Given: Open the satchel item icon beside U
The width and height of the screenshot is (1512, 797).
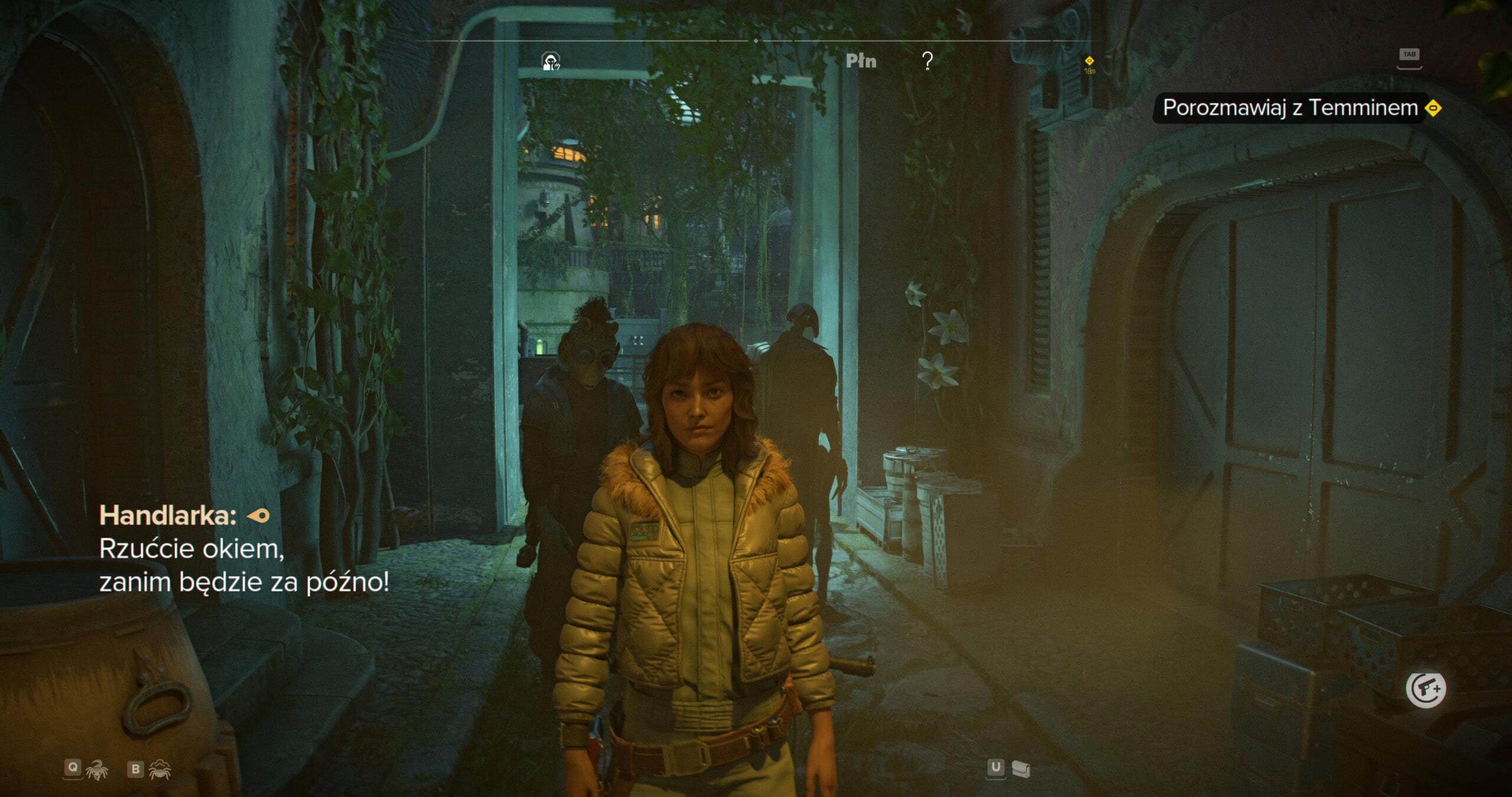Looking at the screenshot, I should [x=1021, y=769].
